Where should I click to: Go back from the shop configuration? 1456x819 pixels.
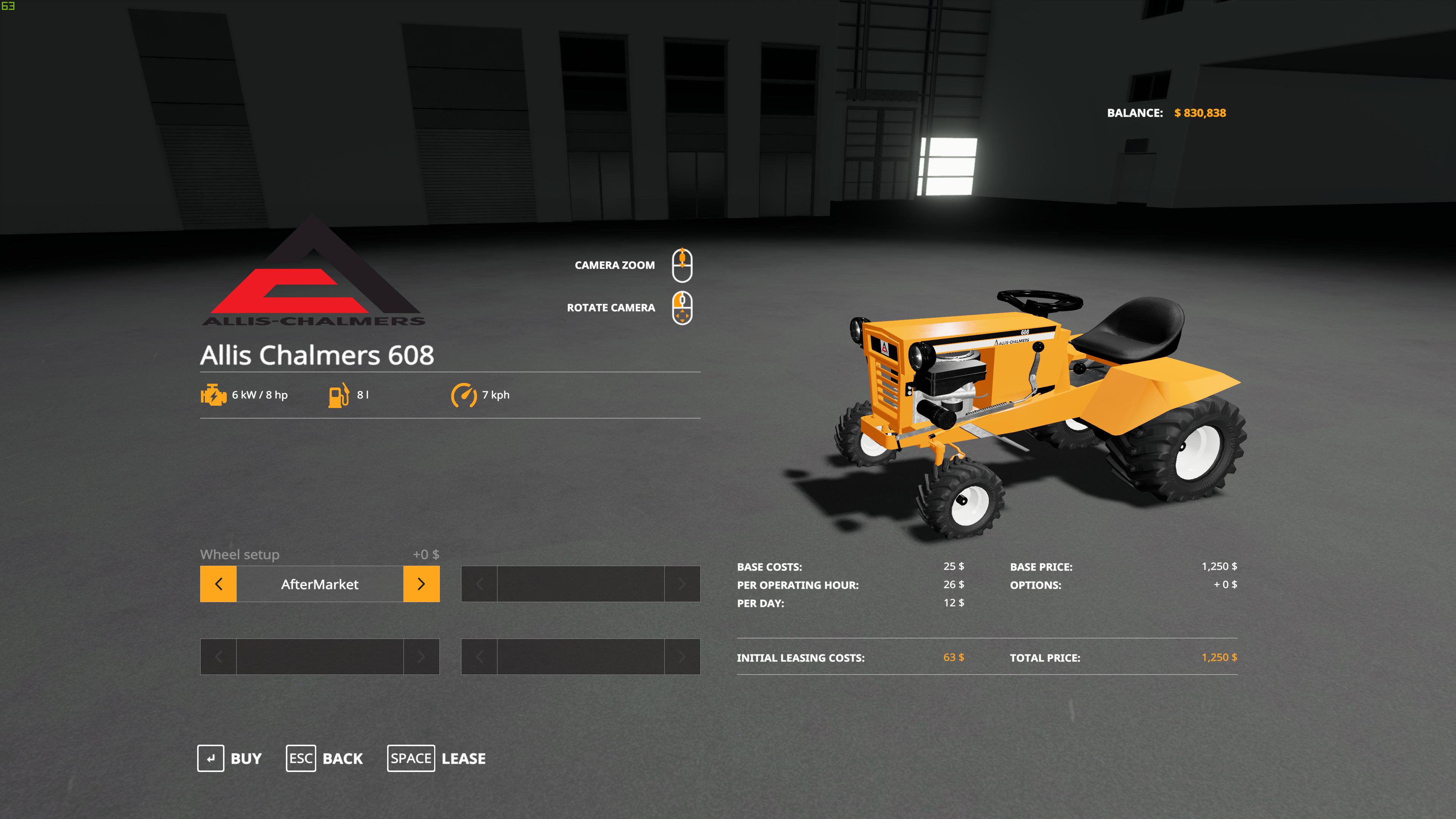pyautogui.click(x=325, y=758)
